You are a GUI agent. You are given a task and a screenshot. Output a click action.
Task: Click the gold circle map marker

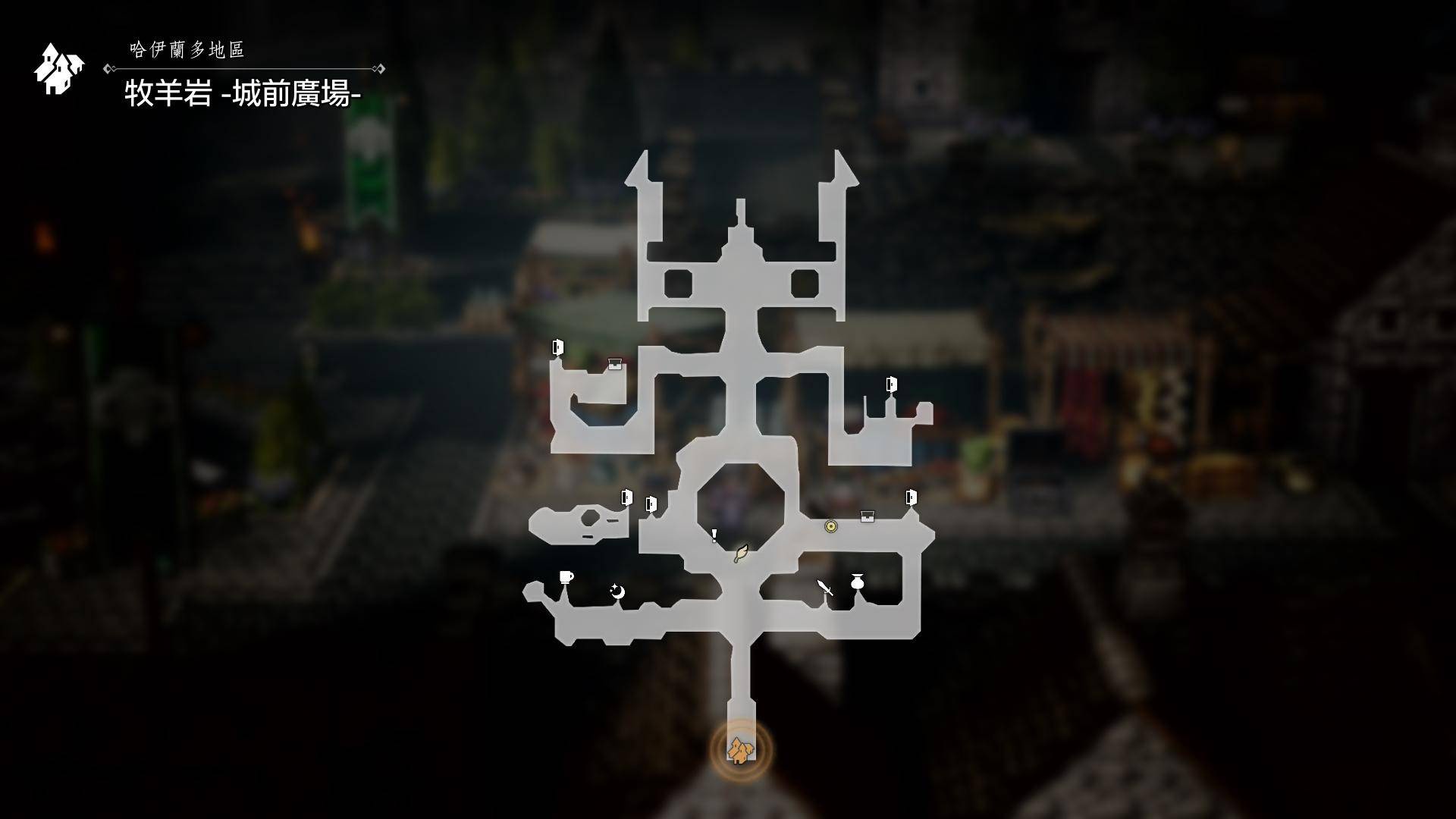(x=830, y=526)
